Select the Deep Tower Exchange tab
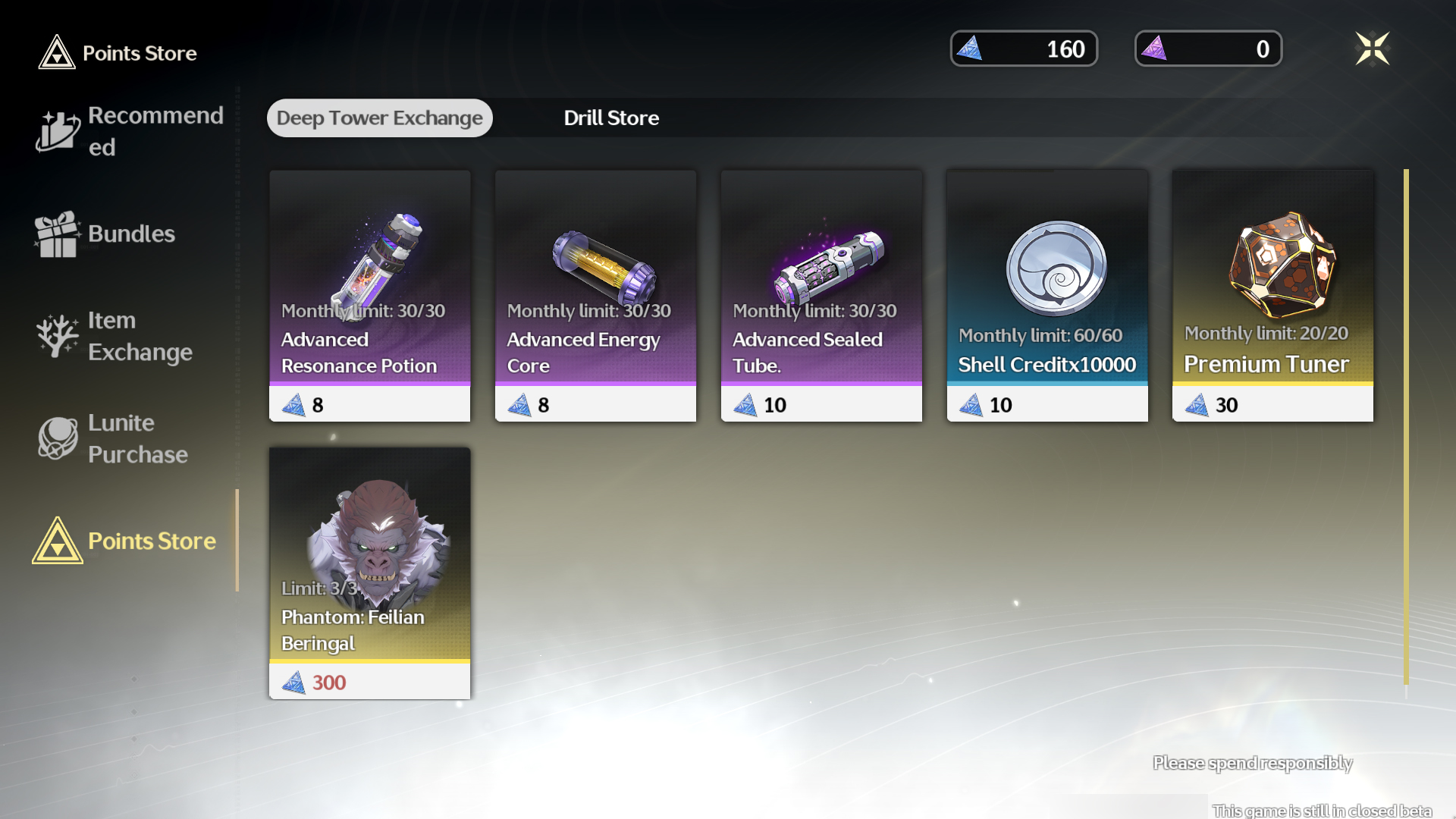 (x=379, y=118)
